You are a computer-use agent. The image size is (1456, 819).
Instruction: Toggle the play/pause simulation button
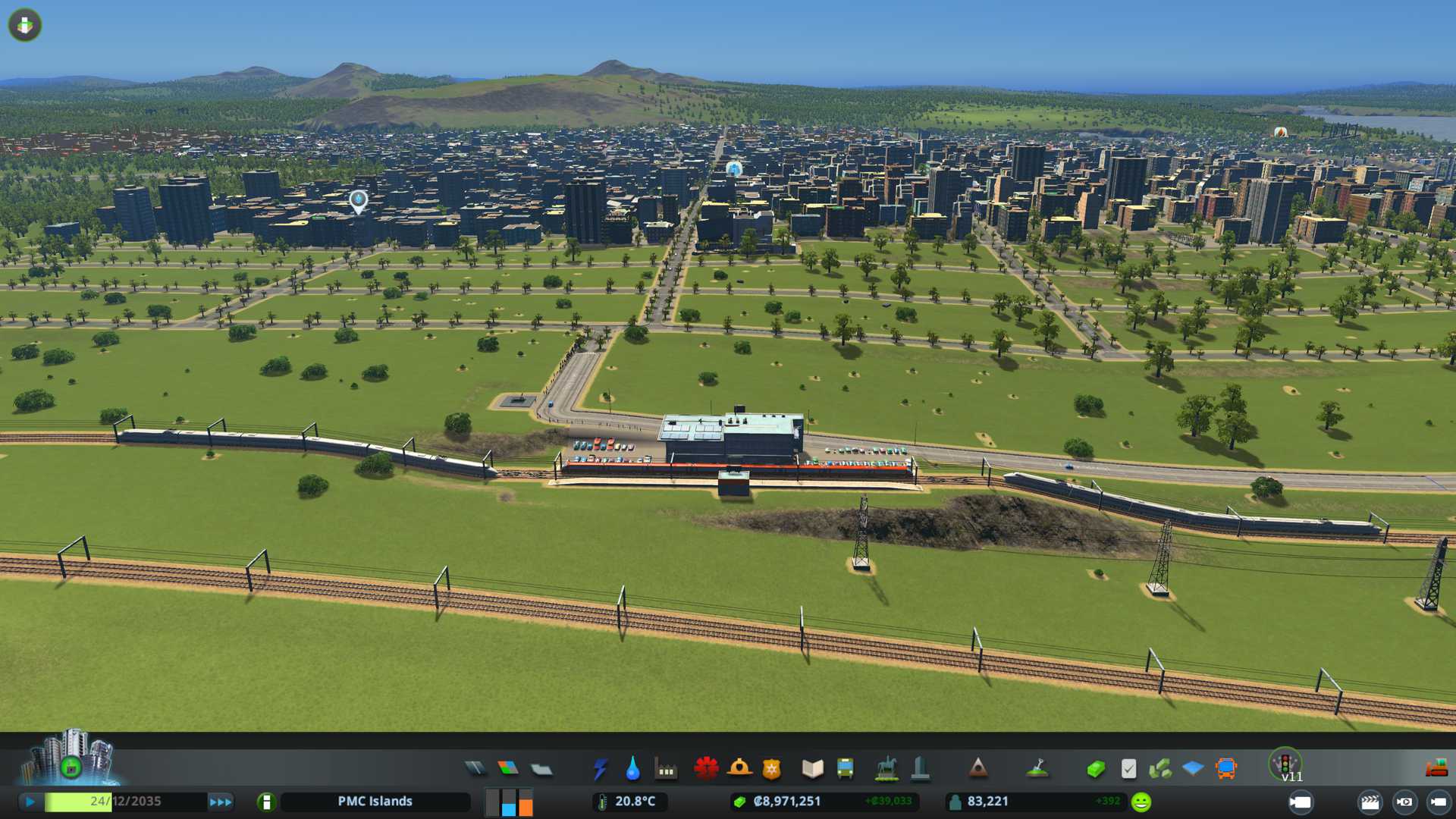[x=30, y=802]
